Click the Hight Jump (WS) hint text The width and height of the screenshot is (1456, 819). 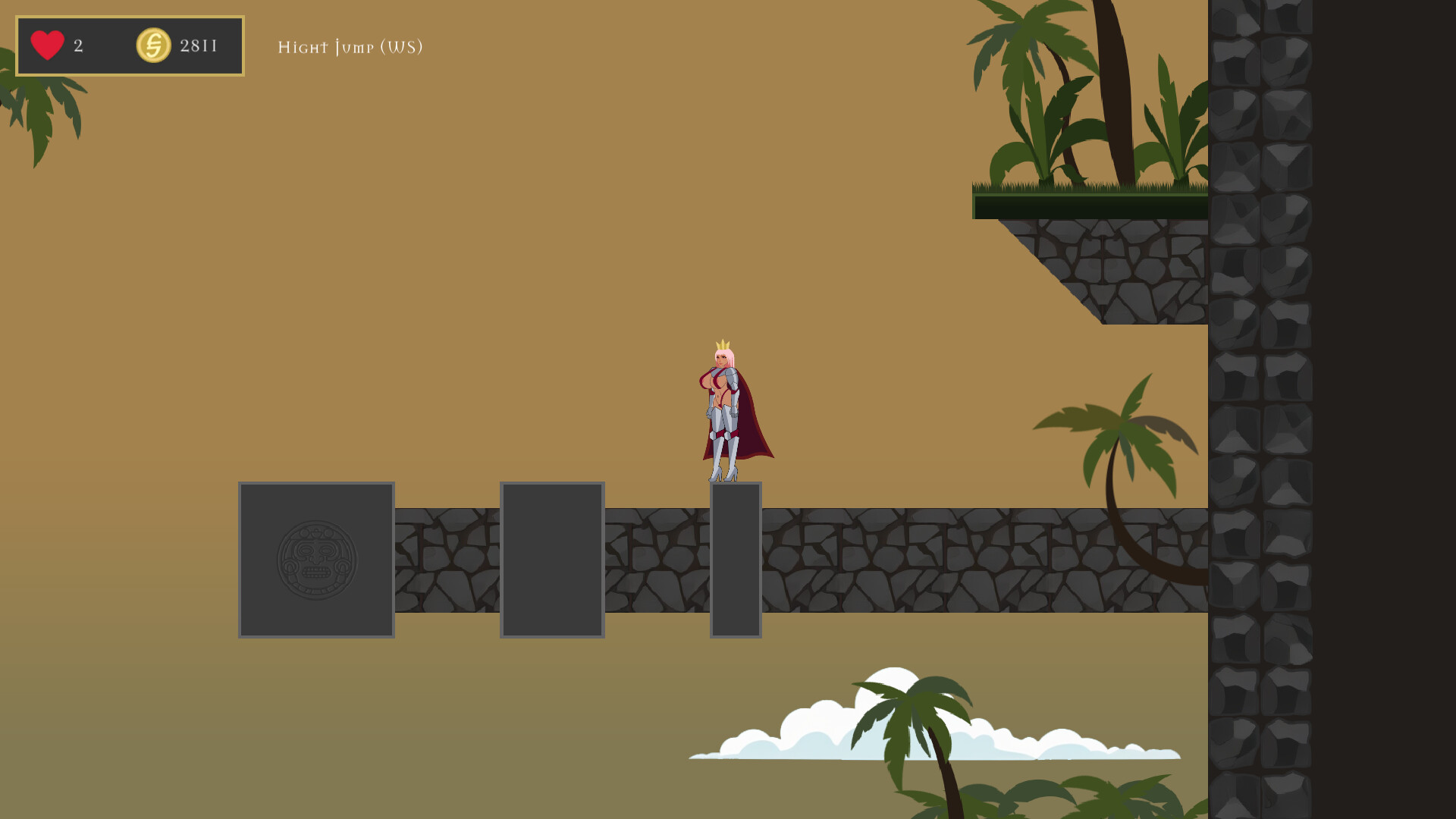(x=350, y=48)
